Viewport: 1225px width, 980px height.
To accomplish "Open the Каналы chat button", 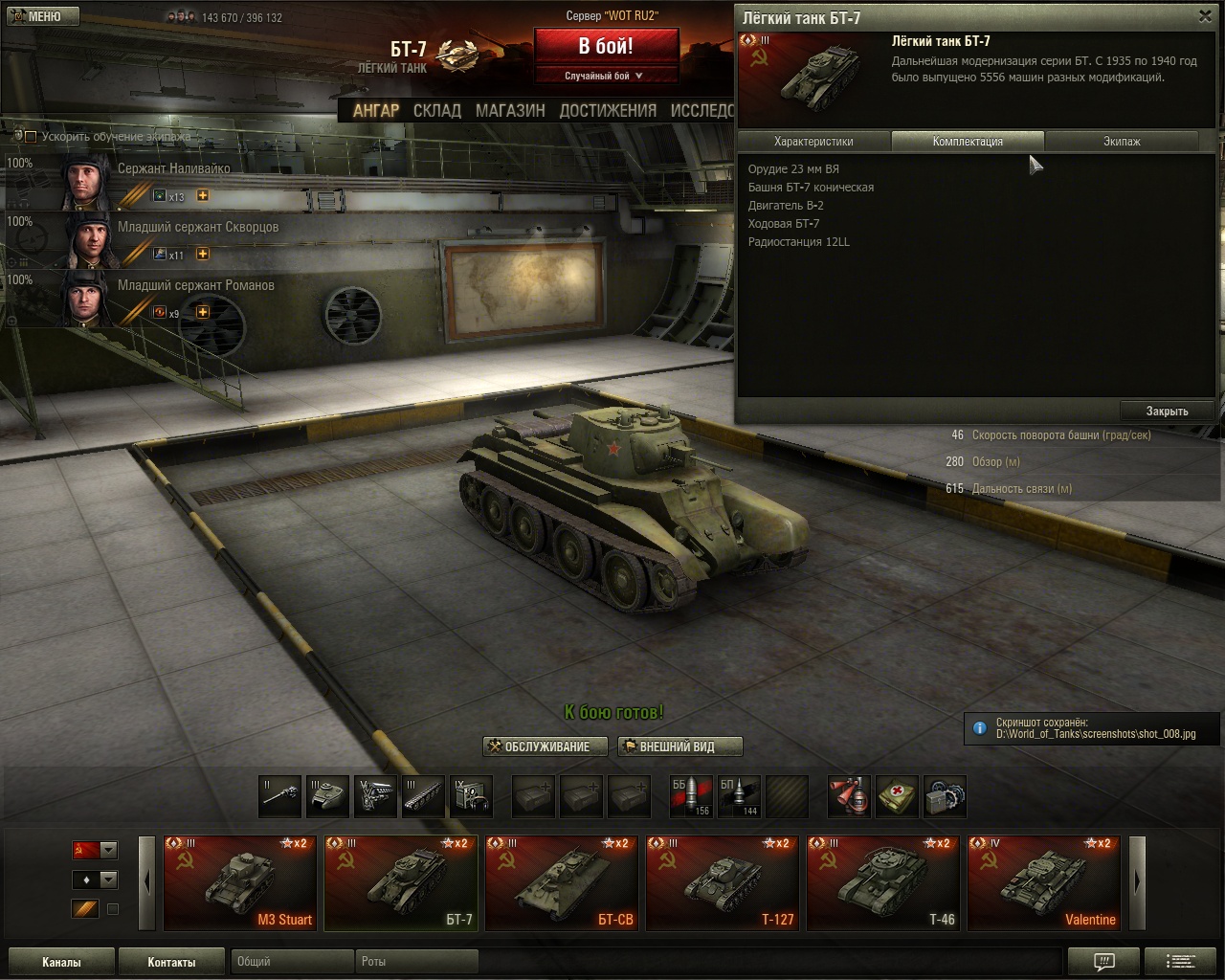I will click(x=61, y=962).
